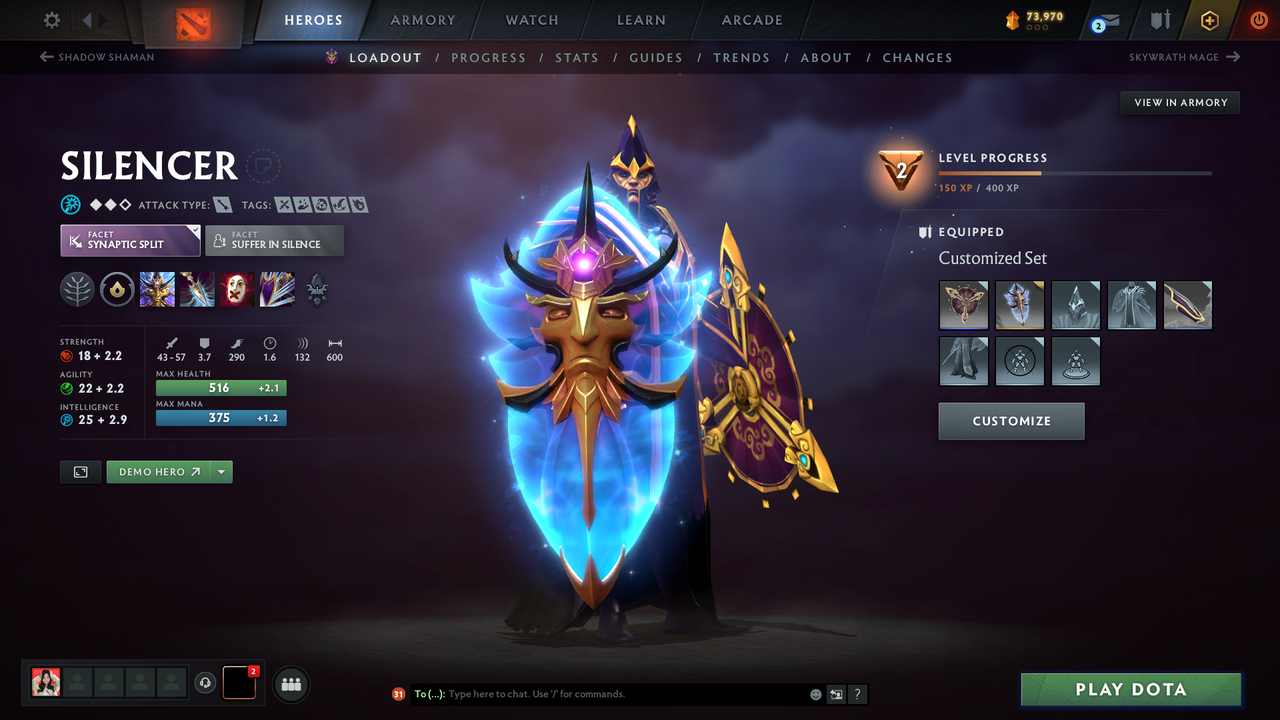Select the Suffer in Silence facet
This screenshot has width=1280, height=720.
pos(274,240)
